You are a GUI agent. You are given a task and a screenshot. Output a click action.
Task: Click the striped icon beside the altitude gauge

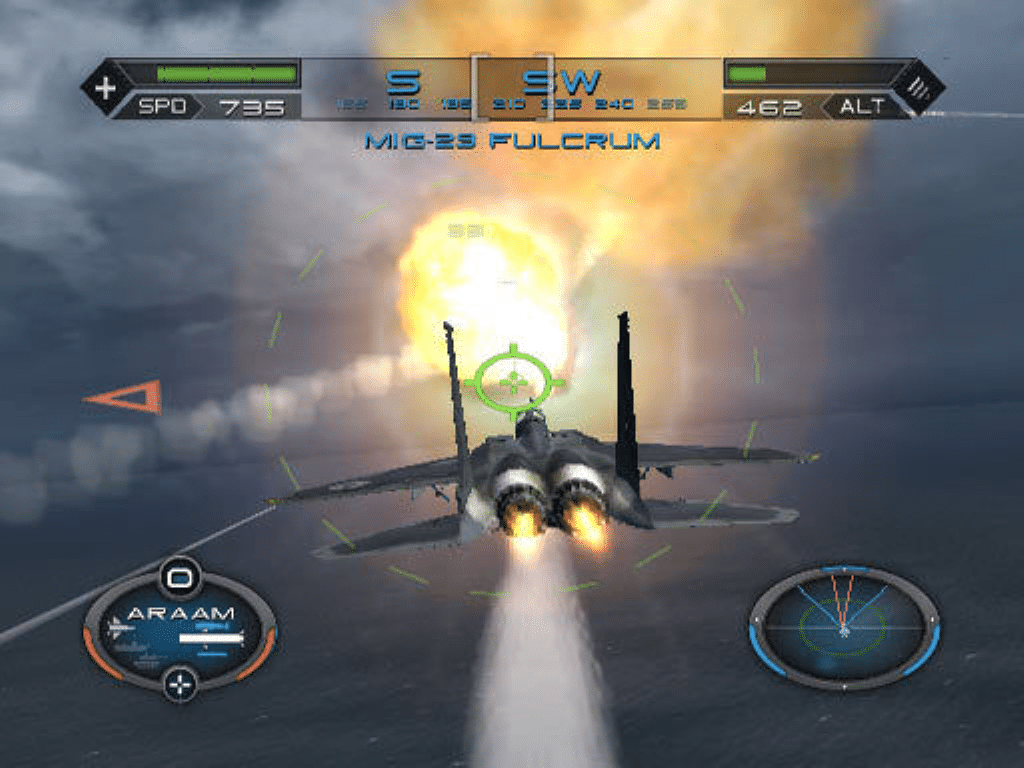coord(919,88)
